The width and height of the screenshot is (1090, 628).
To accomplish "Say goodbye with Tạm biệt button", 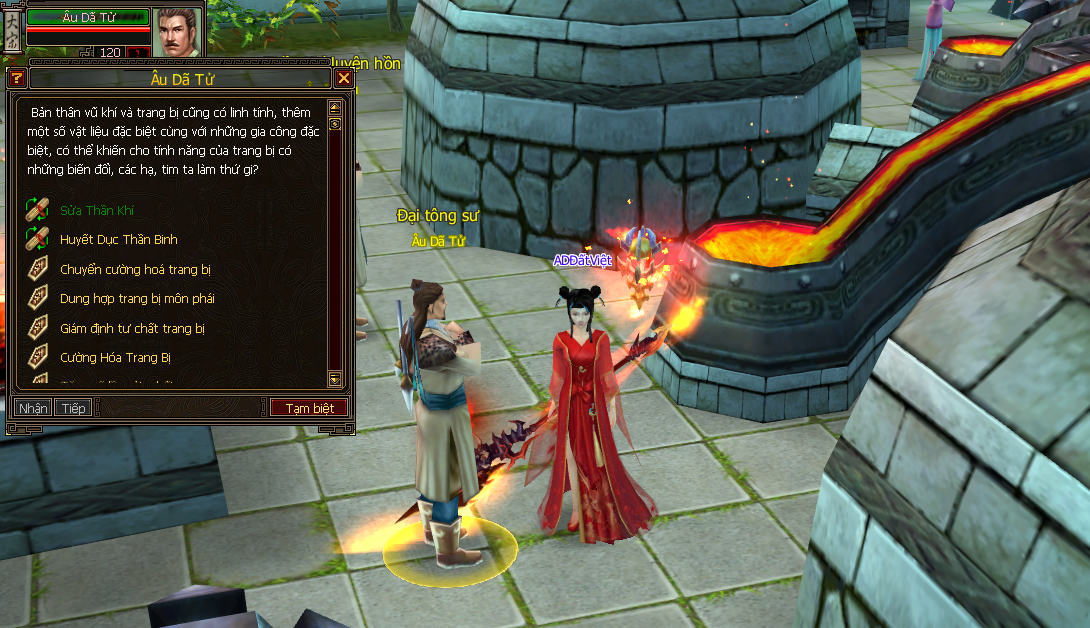I will [309, 408].
